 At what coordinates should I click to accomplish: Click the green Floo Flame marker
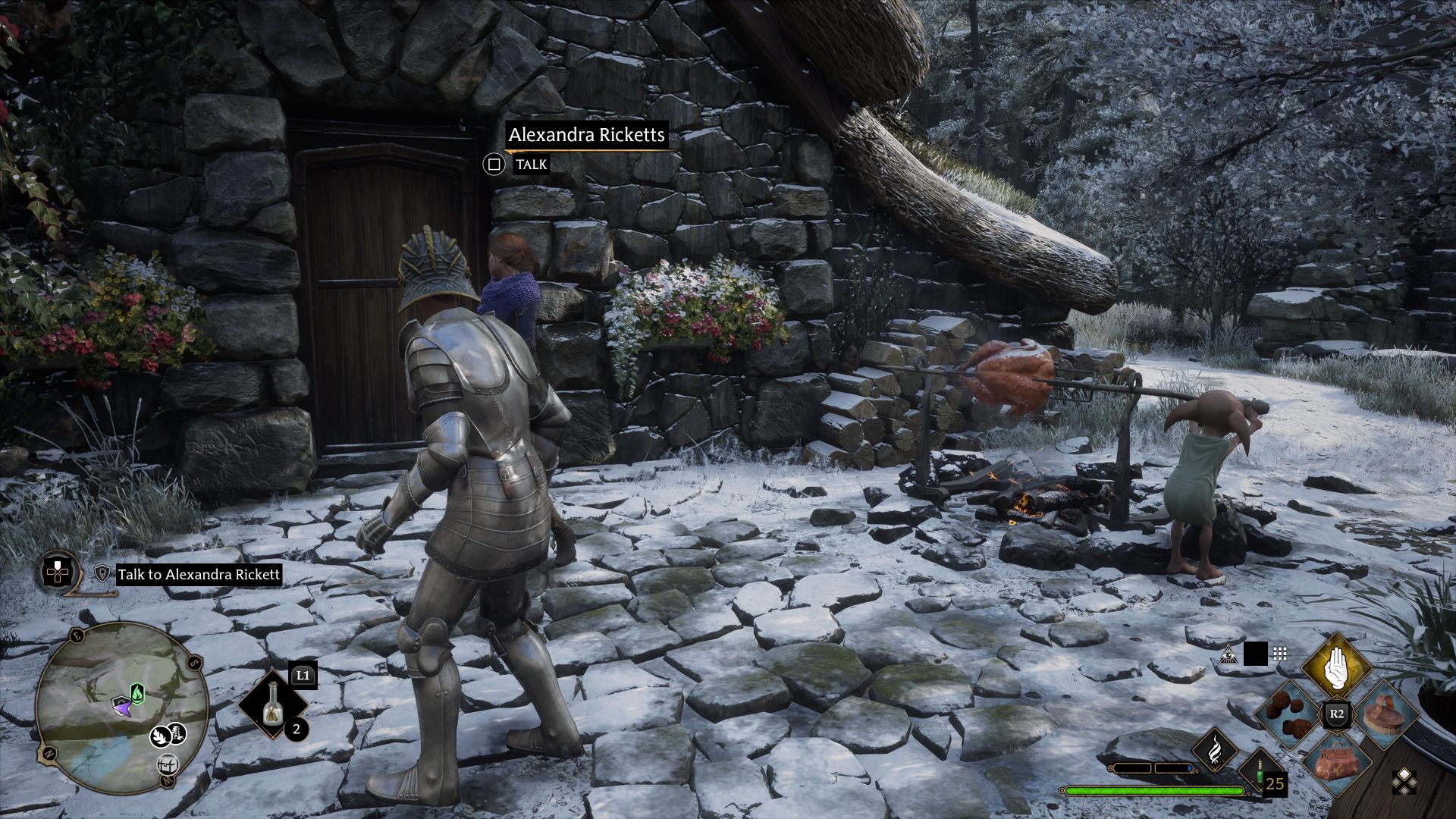[x=136, y=692]
